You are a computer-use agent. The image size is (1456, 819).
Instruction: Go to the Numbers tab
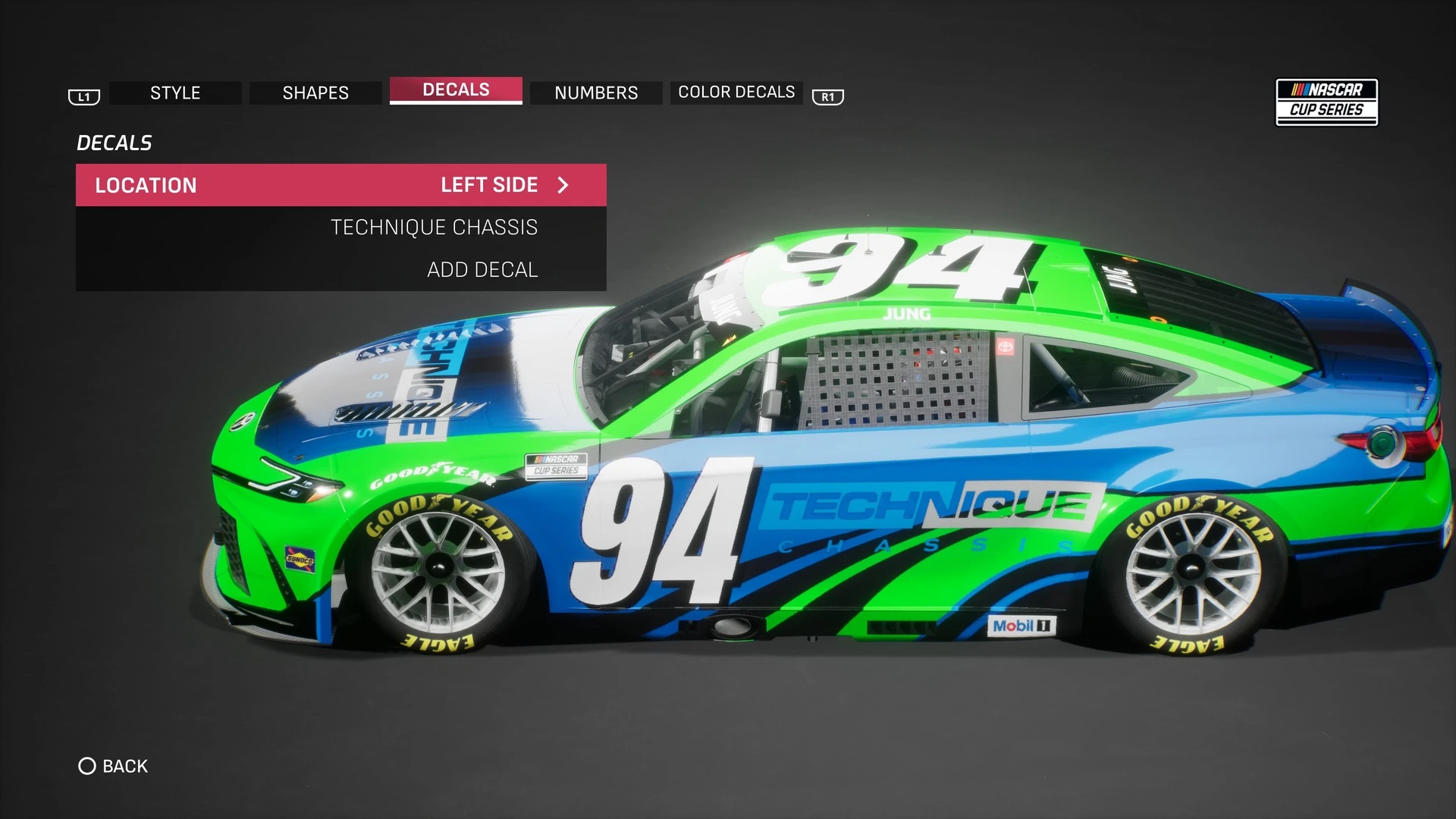596,93
